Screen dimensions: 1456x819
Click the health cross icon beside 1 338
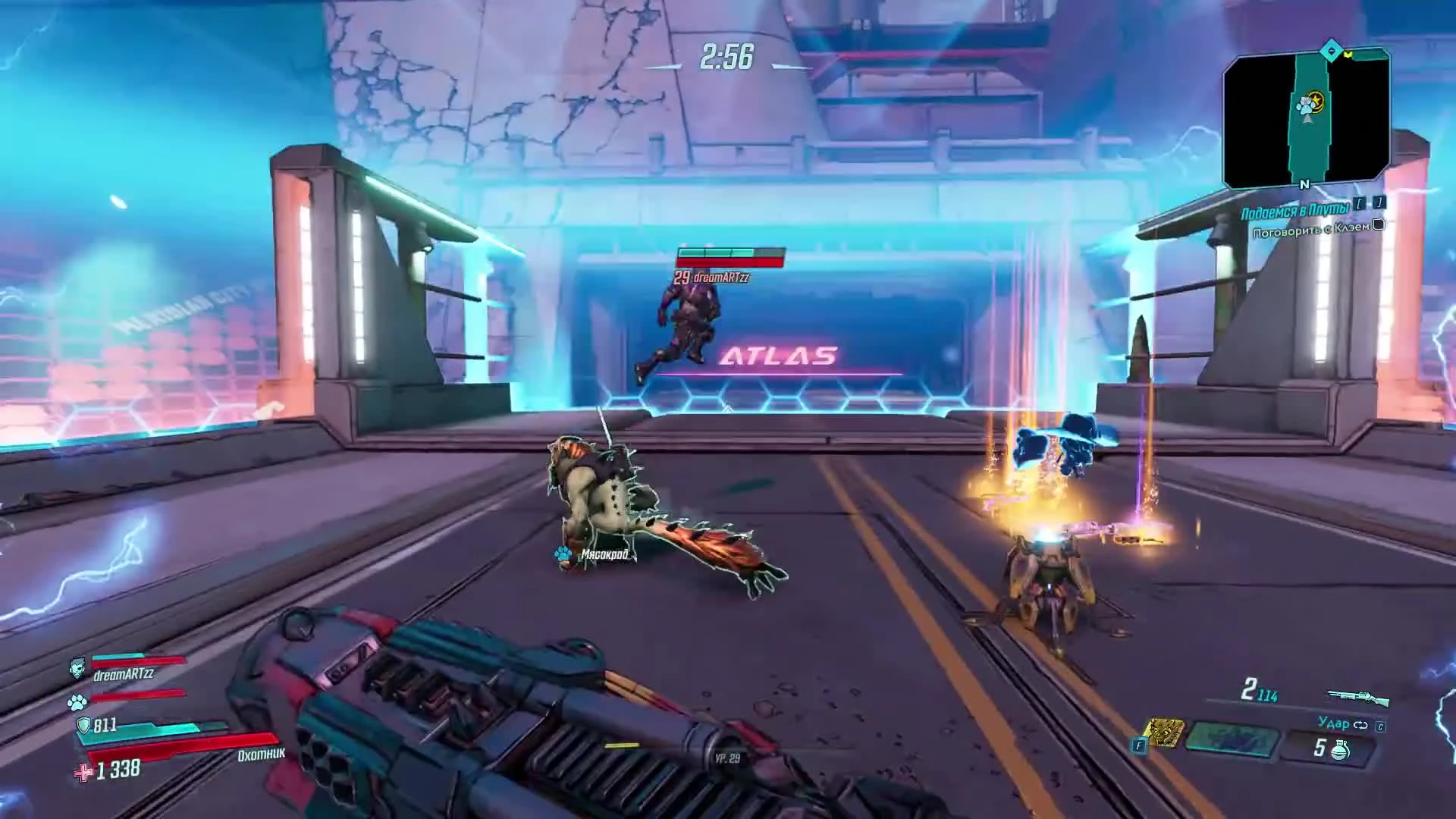click(82, 773)
